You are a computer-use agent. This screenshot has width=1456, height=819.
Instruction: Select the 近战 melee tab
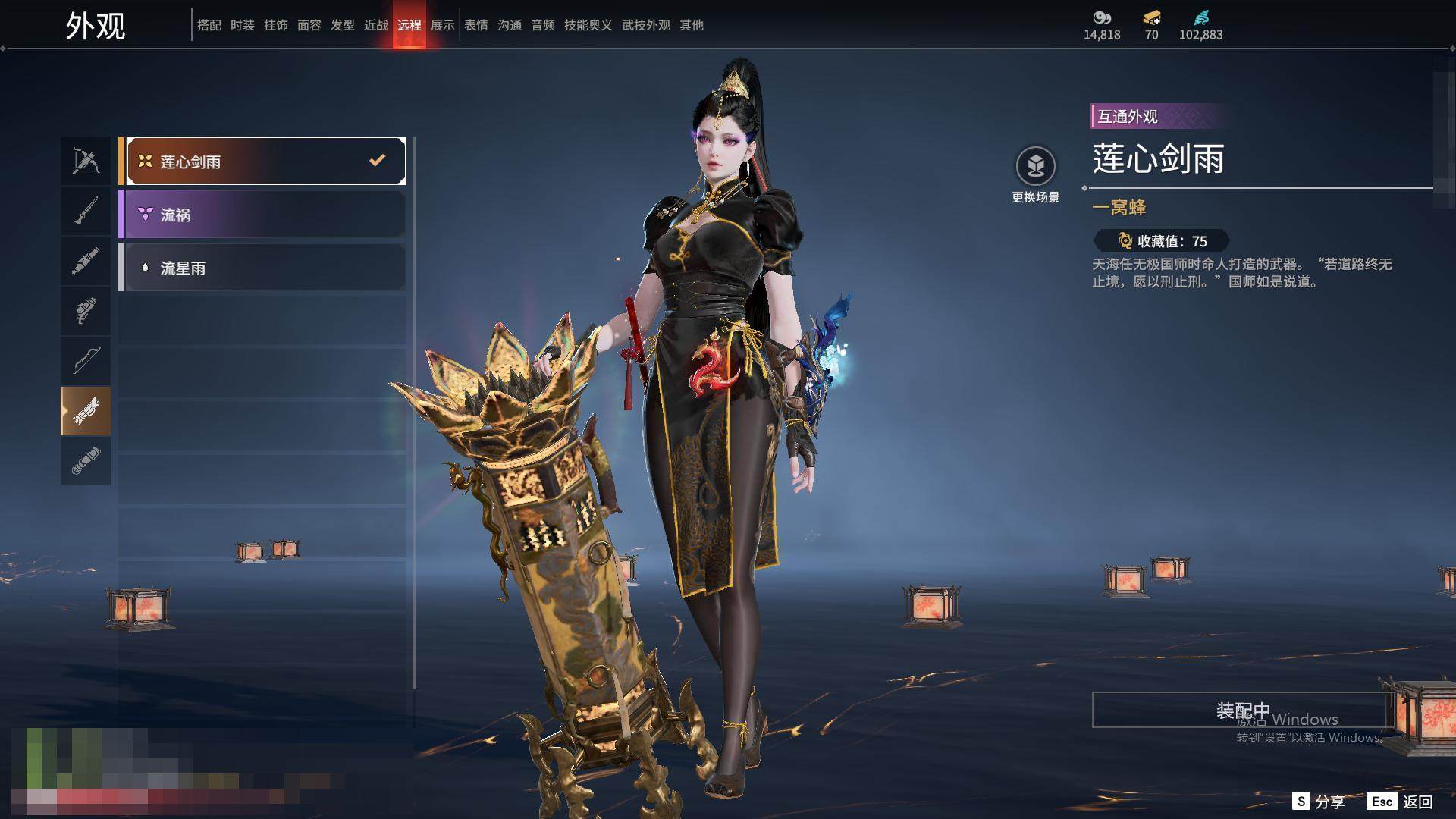tap(376, 25)
